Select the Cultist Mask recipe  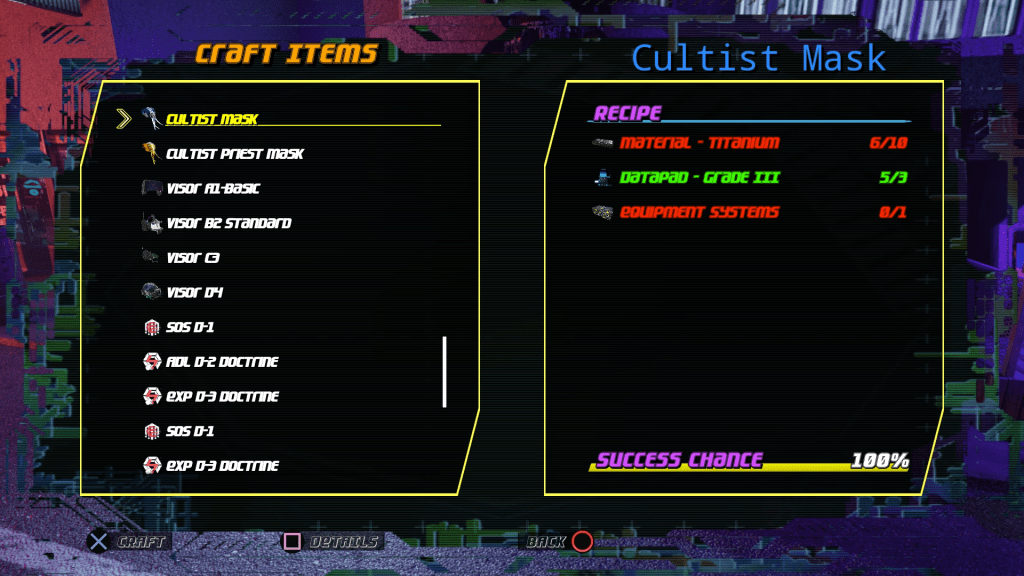(212, 119)
